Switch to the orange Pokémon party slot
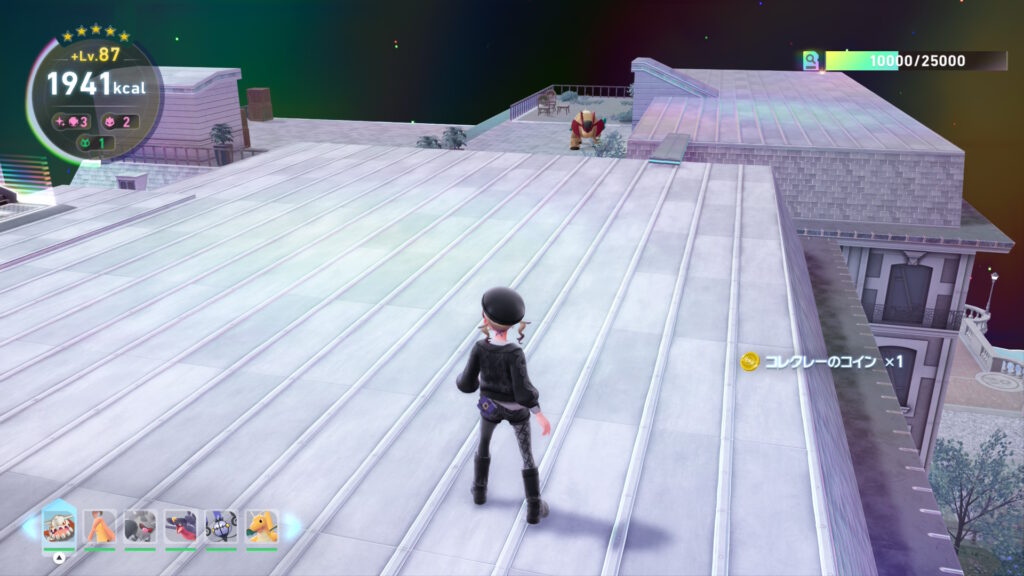 [x=100, y=526]
